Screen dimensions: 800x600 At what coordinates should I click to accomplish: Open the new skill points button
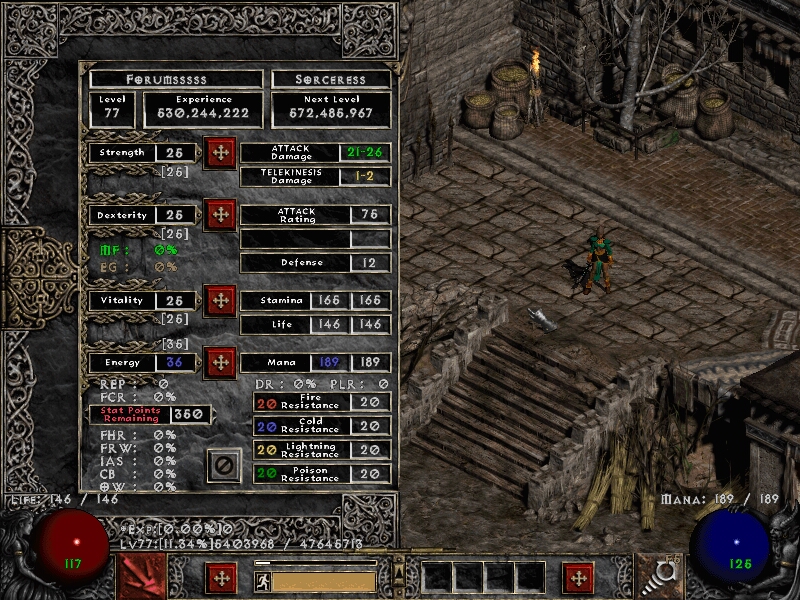click(578, 577)
